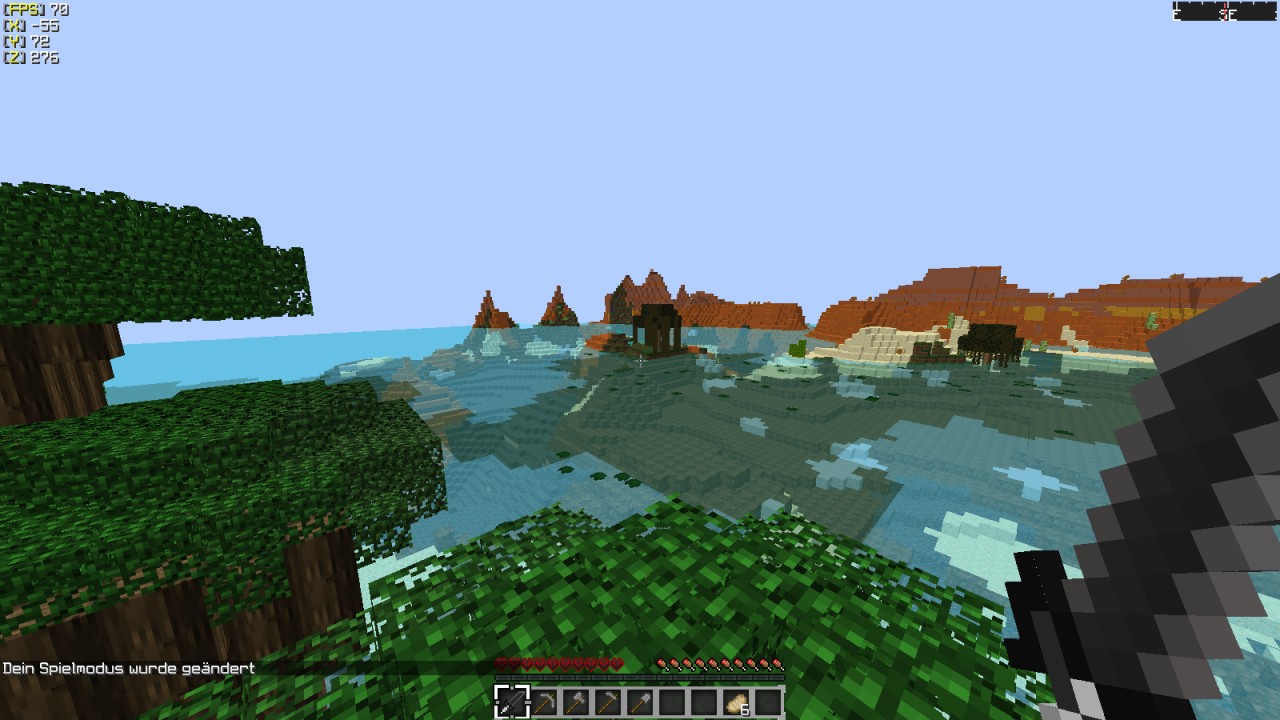Click the rightmost heart of the health row
Screen dimensions: 1280x720
click(x=618, y=663)
